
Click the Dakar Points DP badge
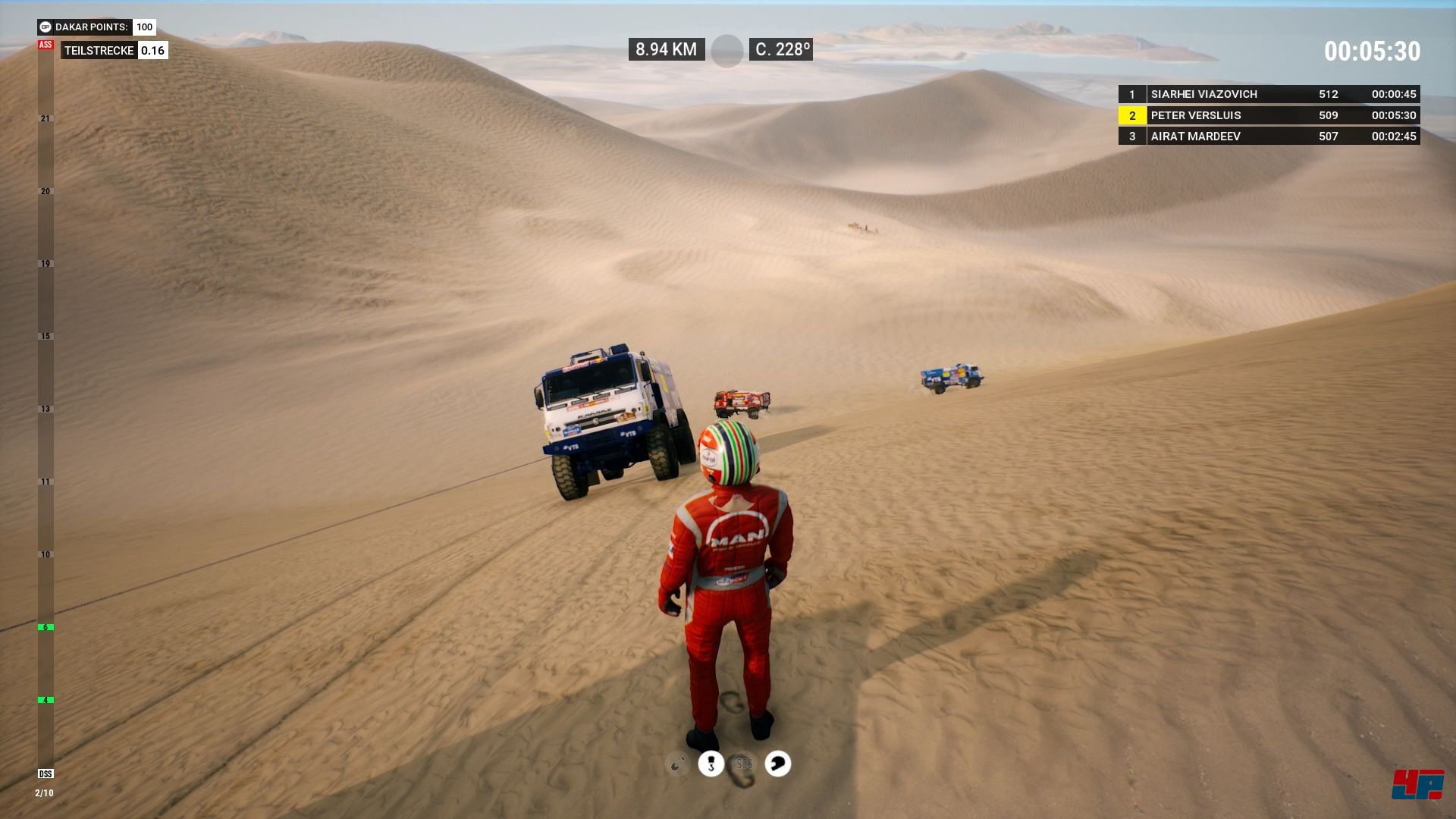[45, 27]
